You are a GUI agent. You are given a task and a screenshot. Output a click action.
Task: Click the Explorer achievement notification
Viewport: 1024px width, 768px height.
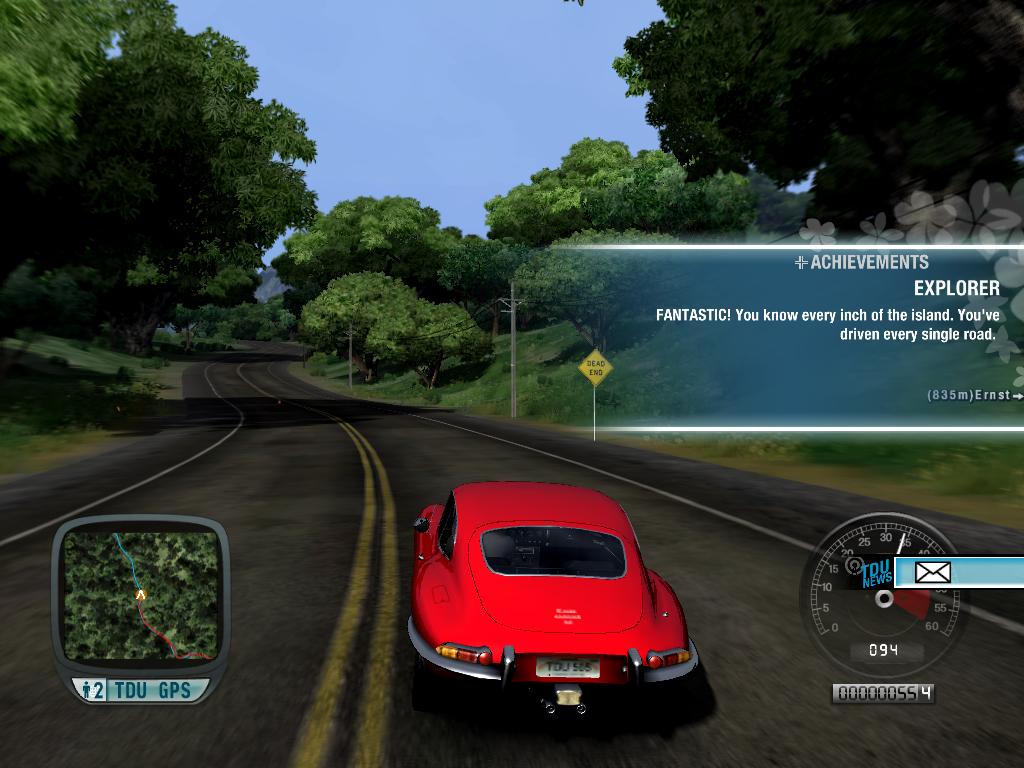coord(826,312)
